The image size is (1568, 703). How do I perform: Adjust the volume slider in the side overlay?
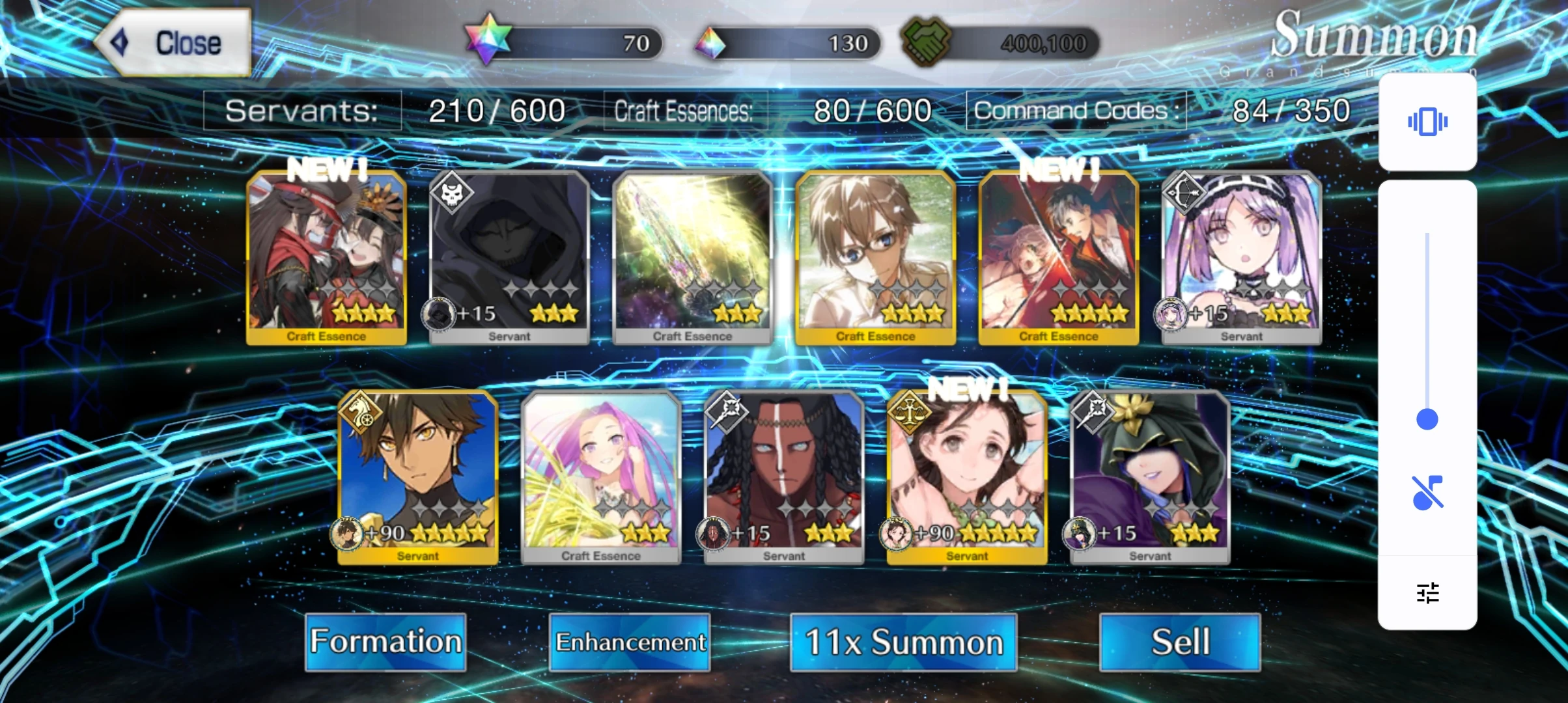[1427, 420]
